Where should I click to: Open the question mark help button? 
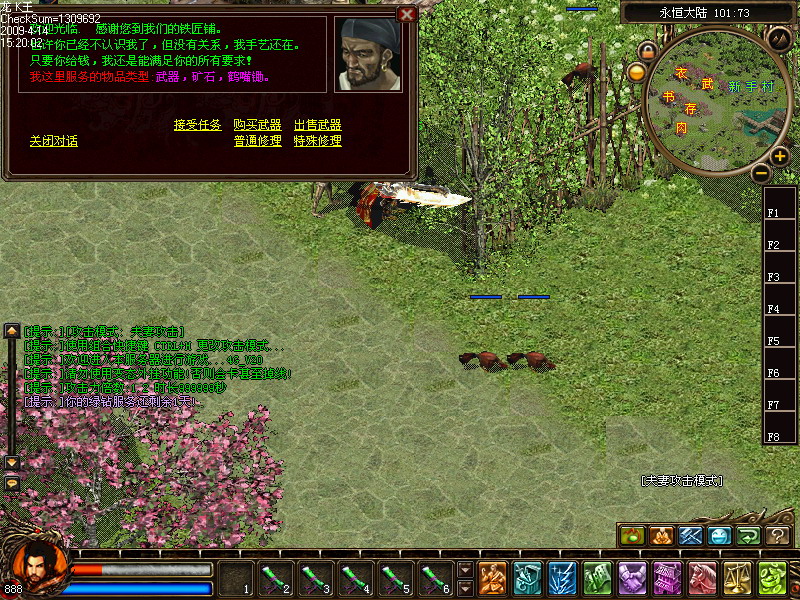point(778,536)
